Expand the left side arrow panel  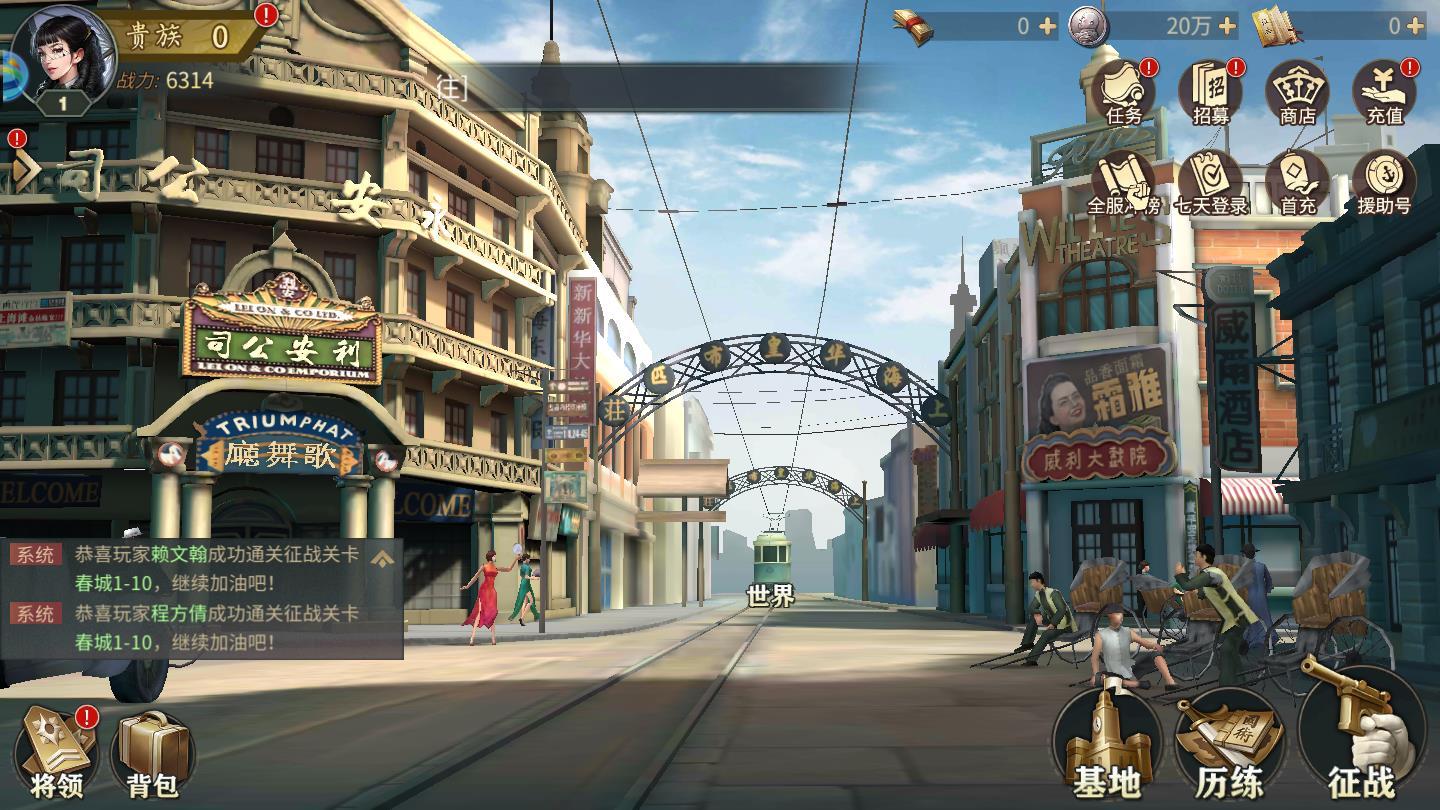(24, 170)
